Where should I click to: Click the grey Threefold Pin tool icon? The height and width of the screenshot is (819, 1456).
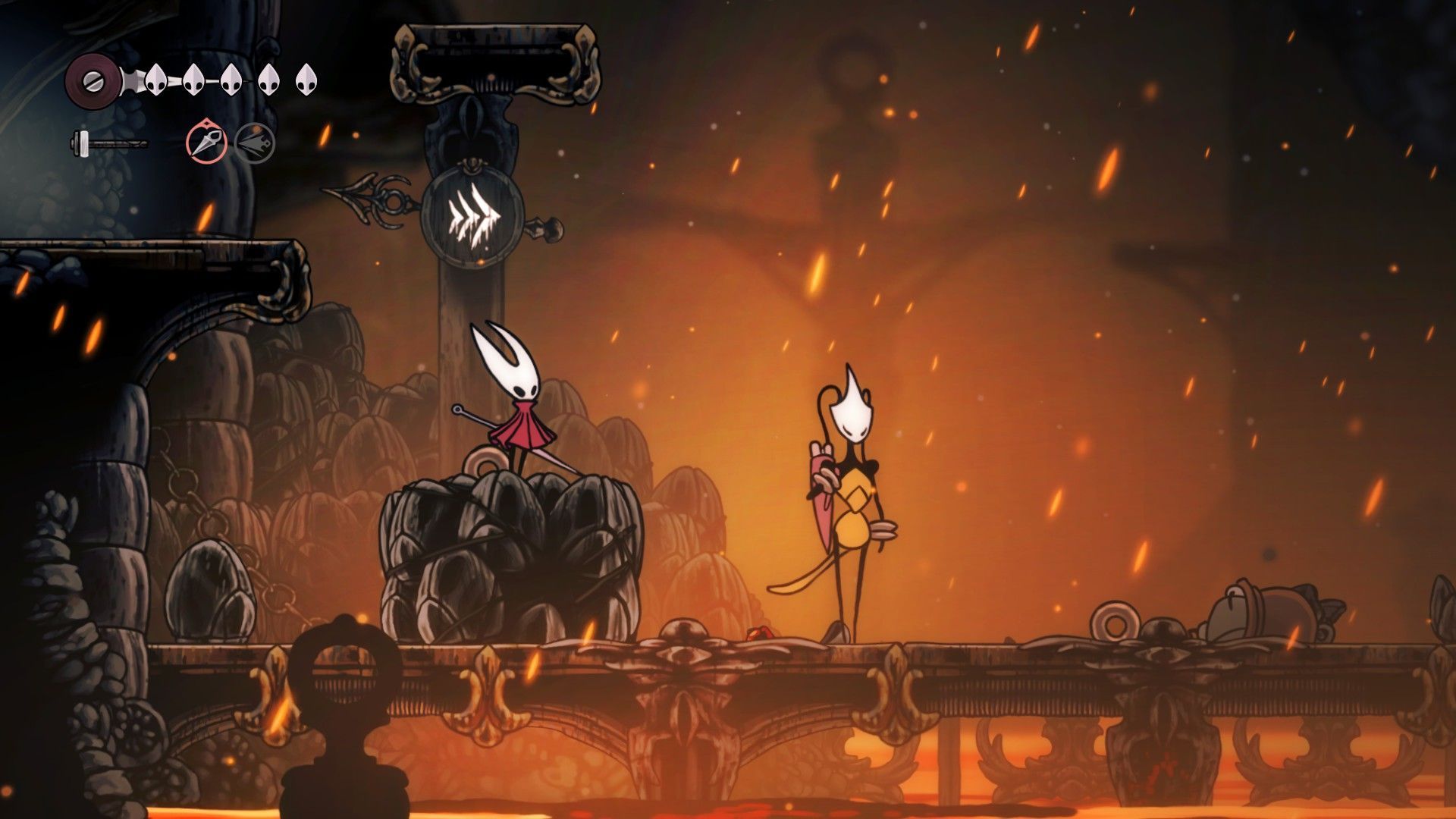click(255, 143)
